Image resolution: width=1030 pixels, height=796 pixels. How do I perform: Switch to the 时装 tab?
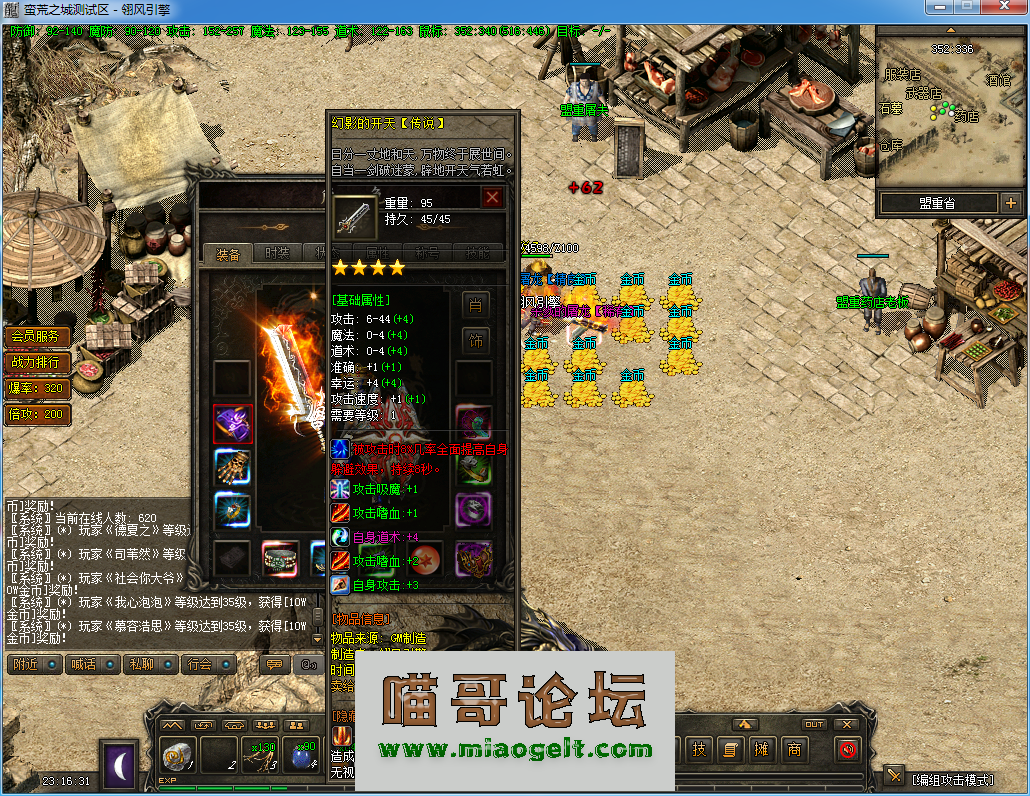click(277, 254)
